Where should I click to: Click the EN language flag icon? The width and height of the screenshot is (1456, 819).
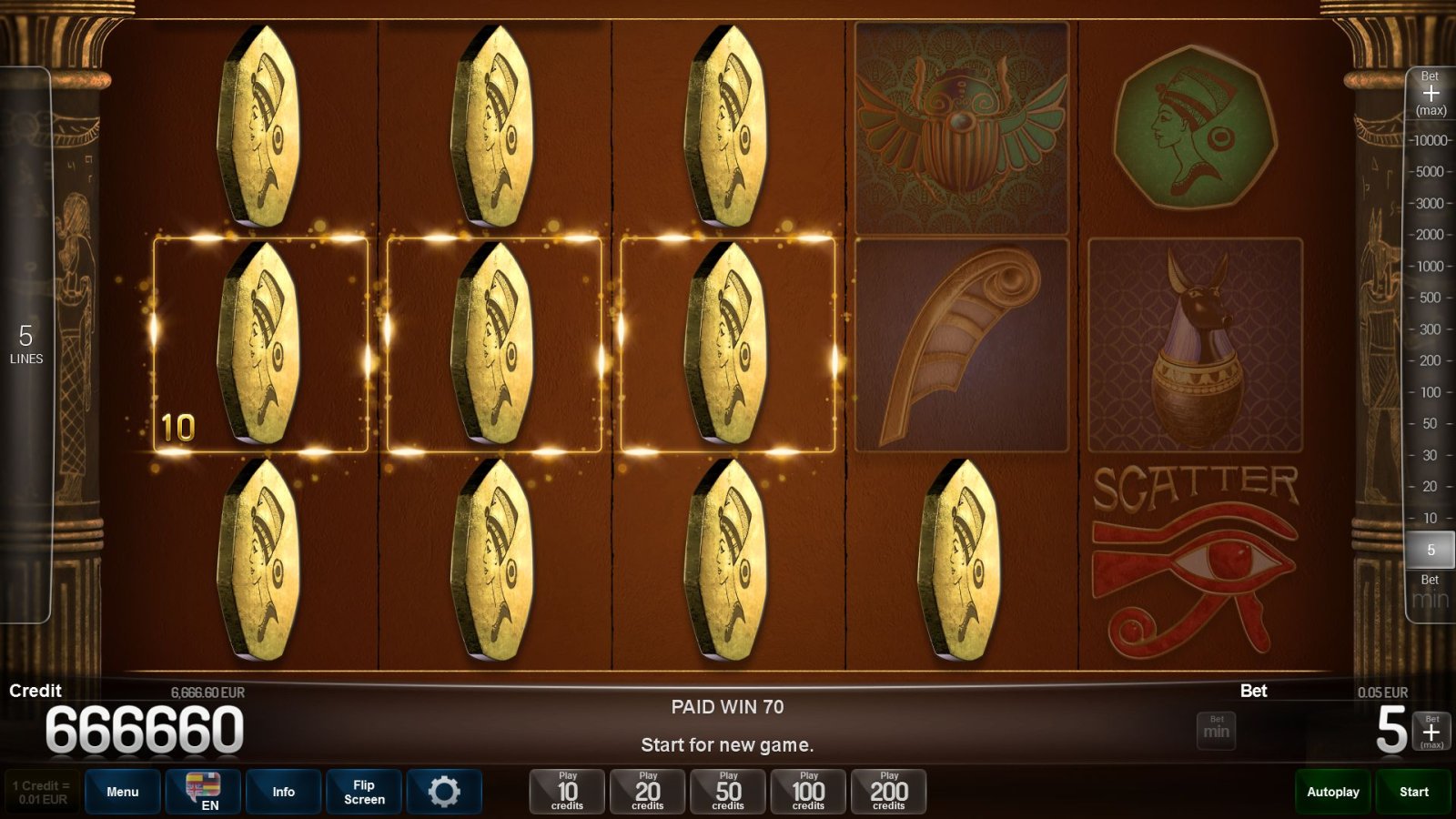[202, 791]
